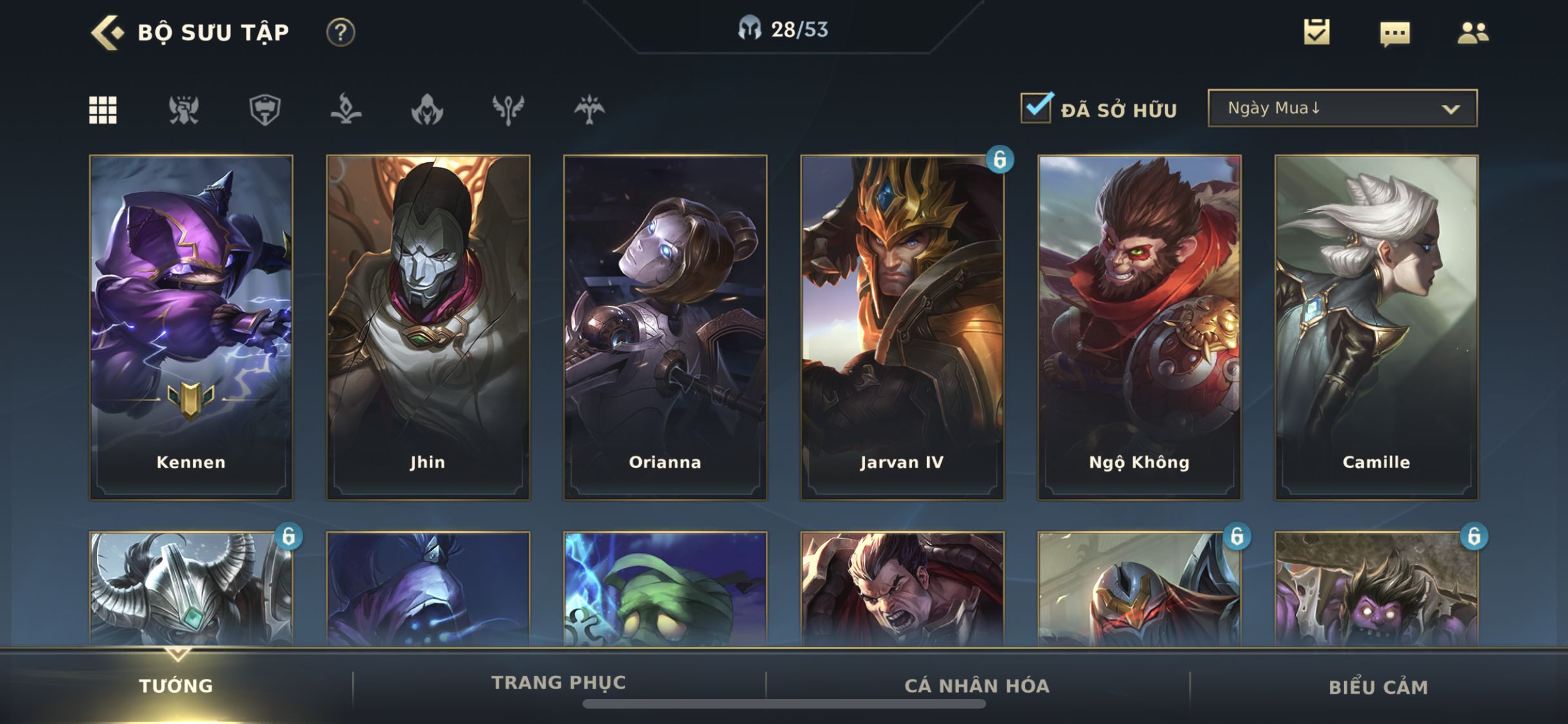Select the Tướng champions tab
The width and height of the screenshot is (1568, 724).
[176, 685]
